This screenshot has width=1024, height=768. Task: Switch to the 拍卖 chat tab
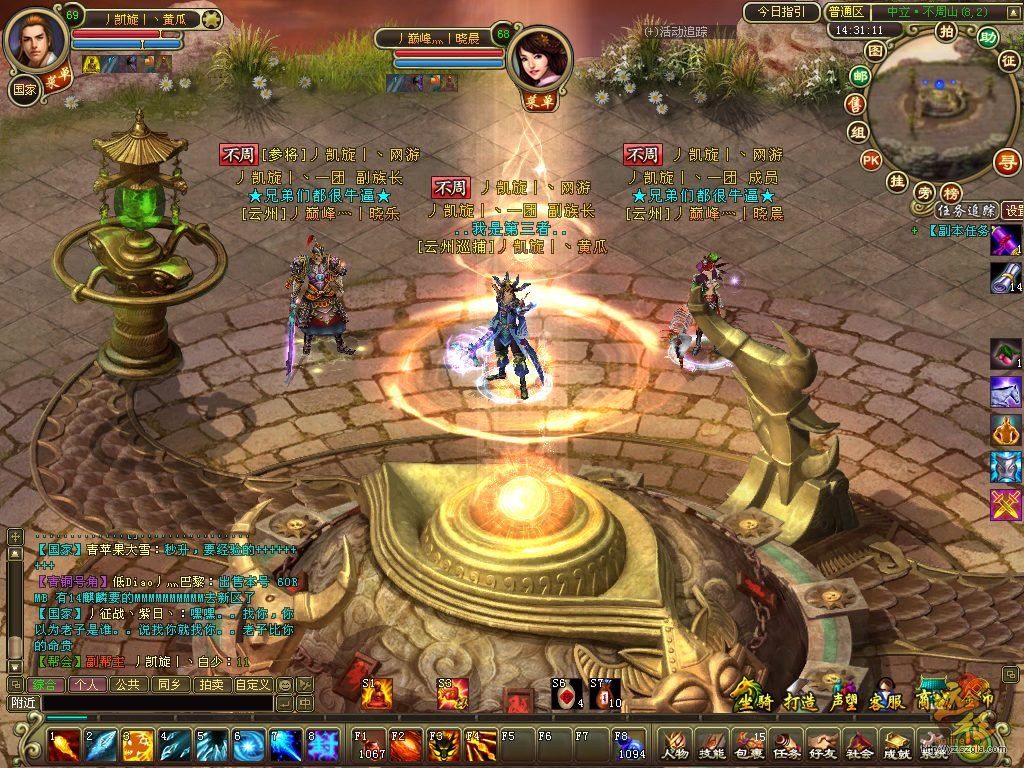point(210,685)
